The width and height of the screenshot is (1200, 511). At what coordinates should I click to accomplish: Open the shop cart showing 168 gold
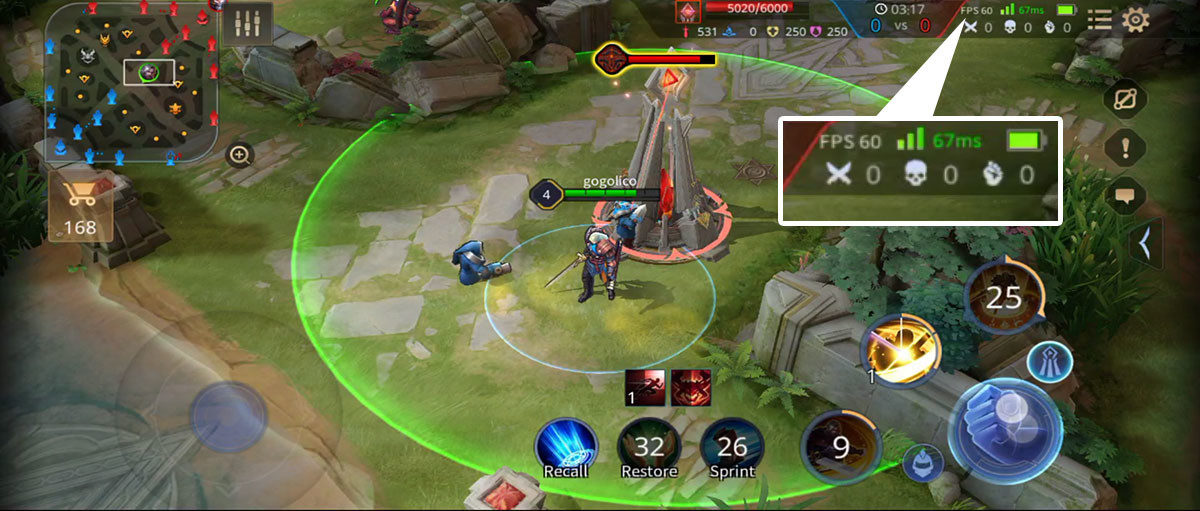pyautogui.click(x=79, y=205)
